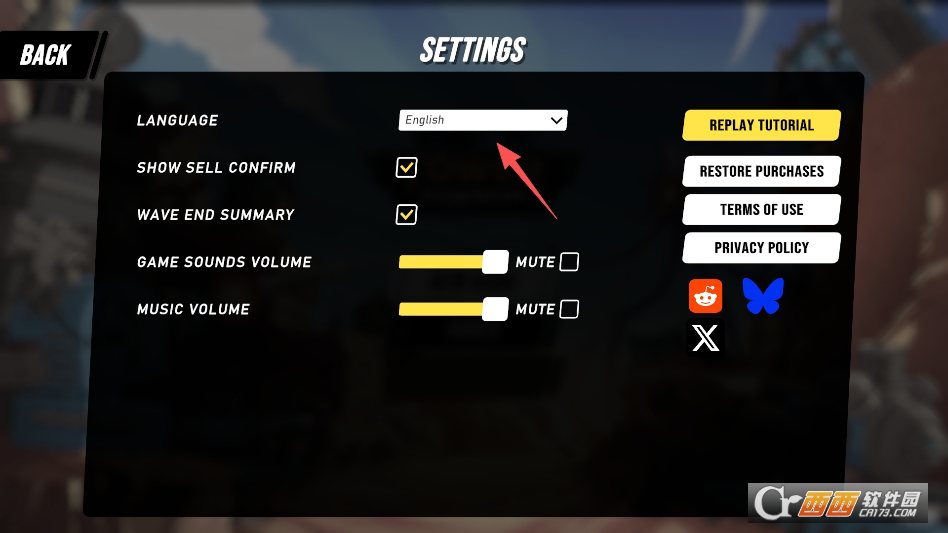Click the blue butterfly Bluesky icon

[x=763, y=296]
